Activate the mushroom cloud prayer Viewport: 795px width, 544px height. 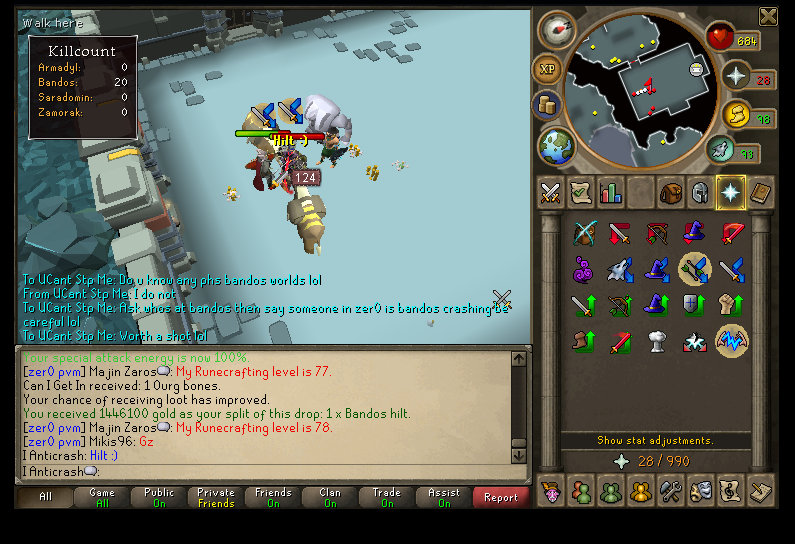click(x=657, y=341)
